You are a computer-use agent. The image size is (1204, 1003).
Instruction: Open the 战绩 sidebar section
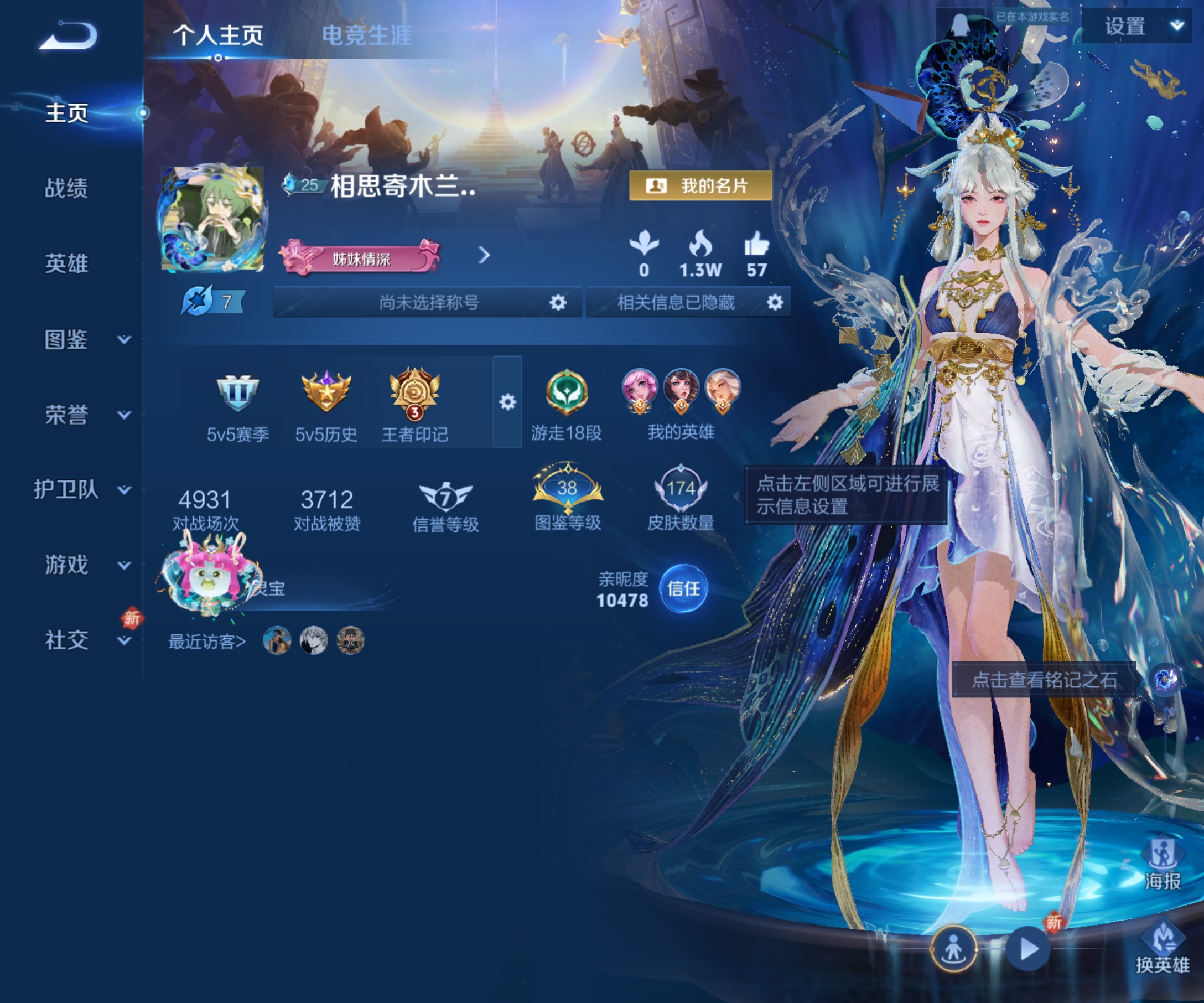[x=66, y=188]
